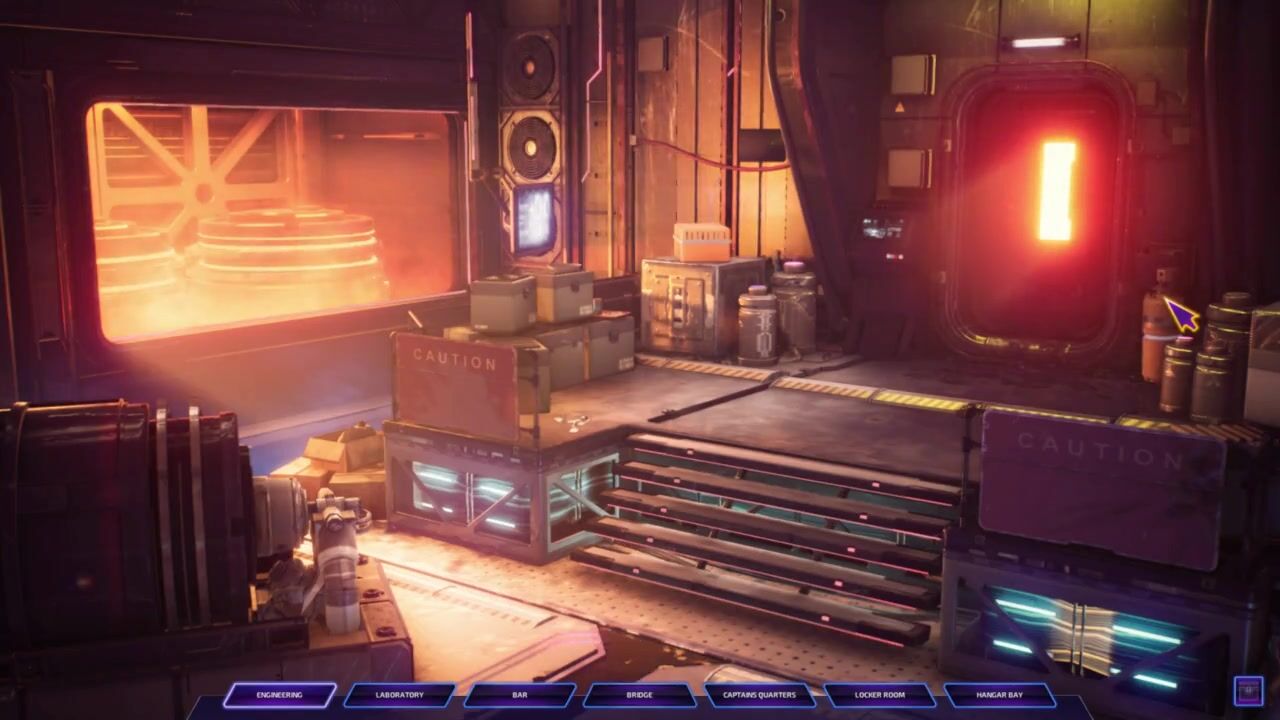The height and width of the screenshot is (720, 1280).
Task: Choose the Captains Quarters tab
Action: coord(764,695)
